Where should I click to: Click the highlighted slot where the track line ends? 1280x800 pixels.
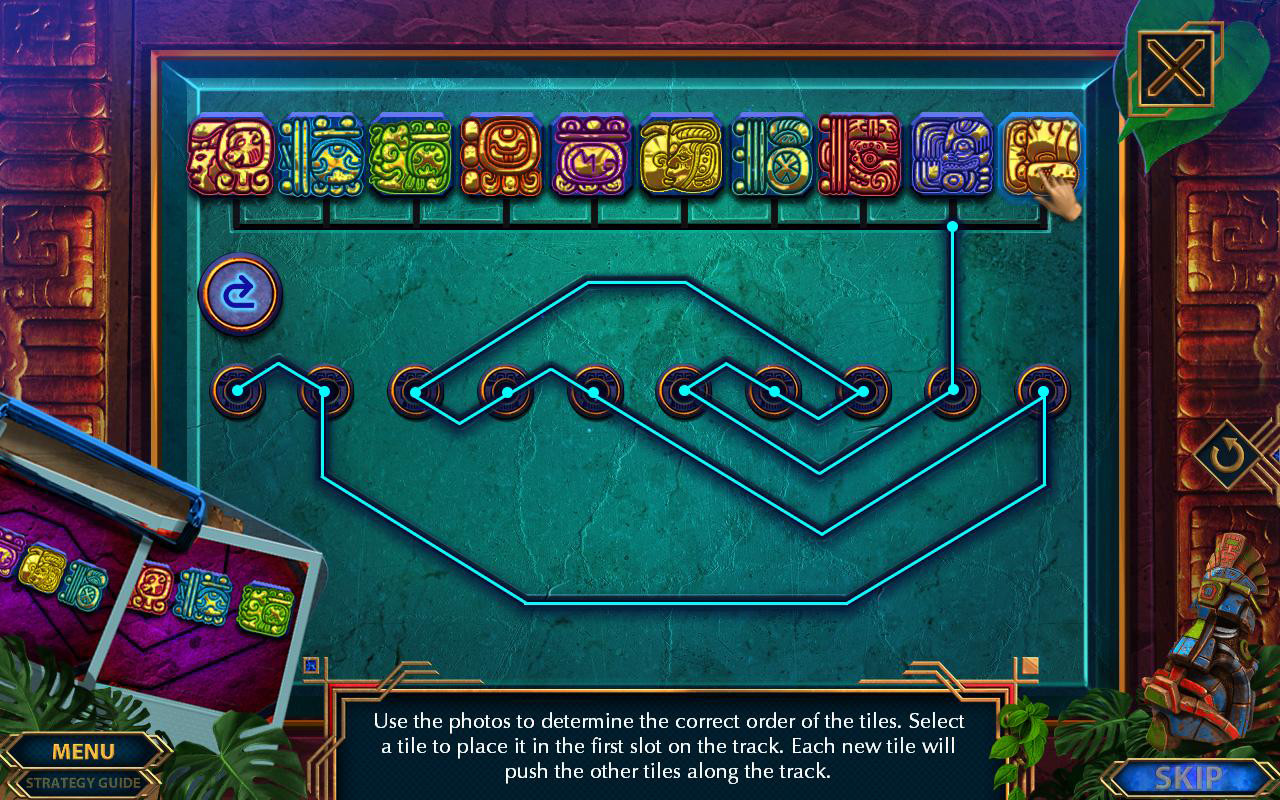click(x=950, y=390)
